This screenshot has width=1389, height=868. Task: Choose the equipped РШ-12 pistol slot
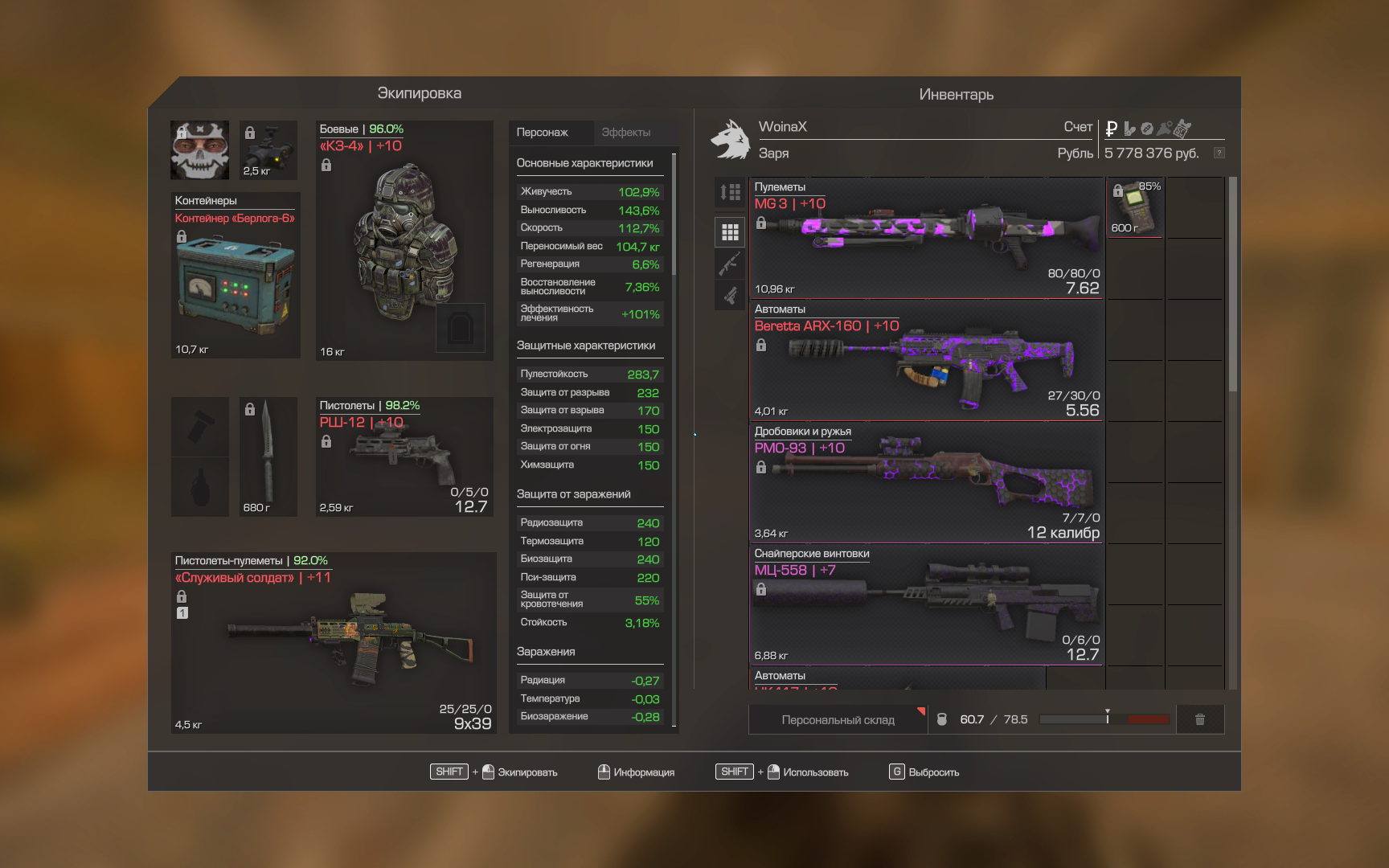point(404,457)
